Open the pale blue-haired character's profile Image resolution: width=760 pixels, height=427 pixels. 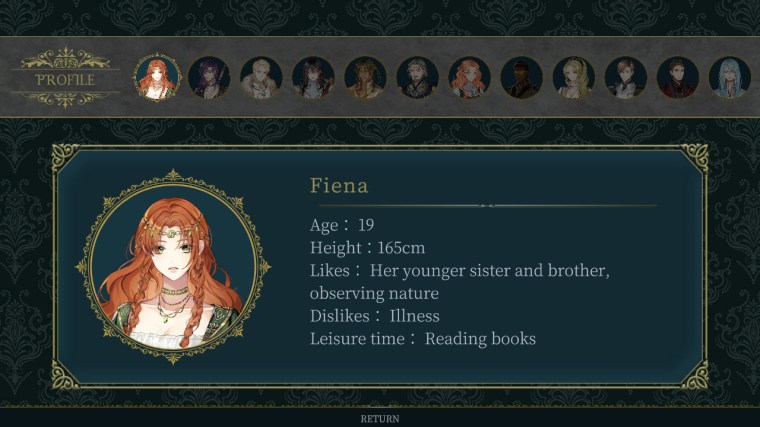pyautogui.click(x=729, y=77)
